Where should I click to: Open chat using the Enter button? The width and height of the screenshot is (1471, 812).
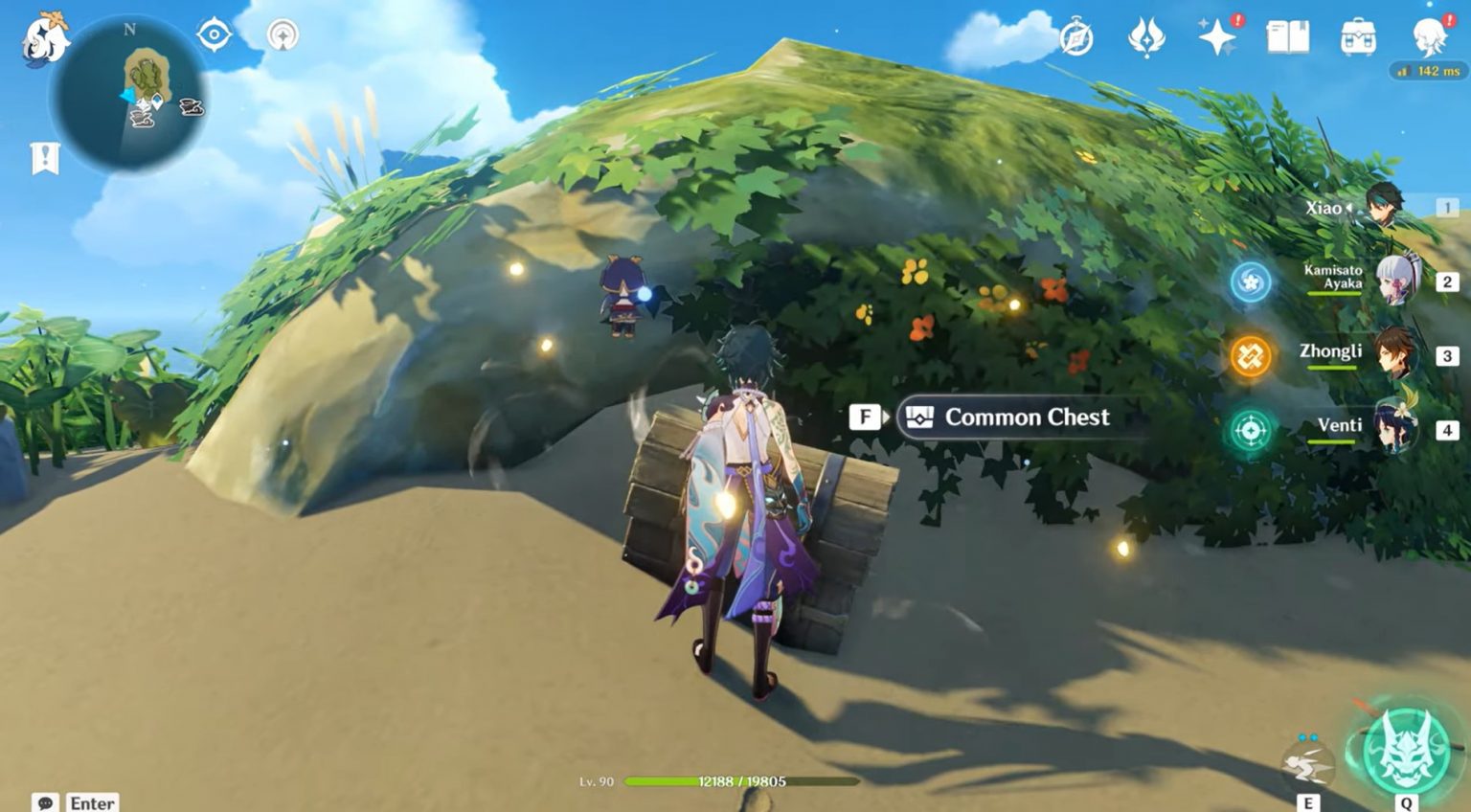tap(92, 802)
